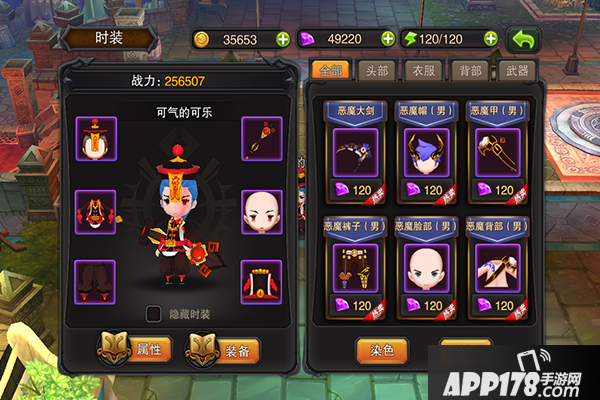Open the 属性 attributes button
Screen dimensions: 600x400
tap(136, 349)
